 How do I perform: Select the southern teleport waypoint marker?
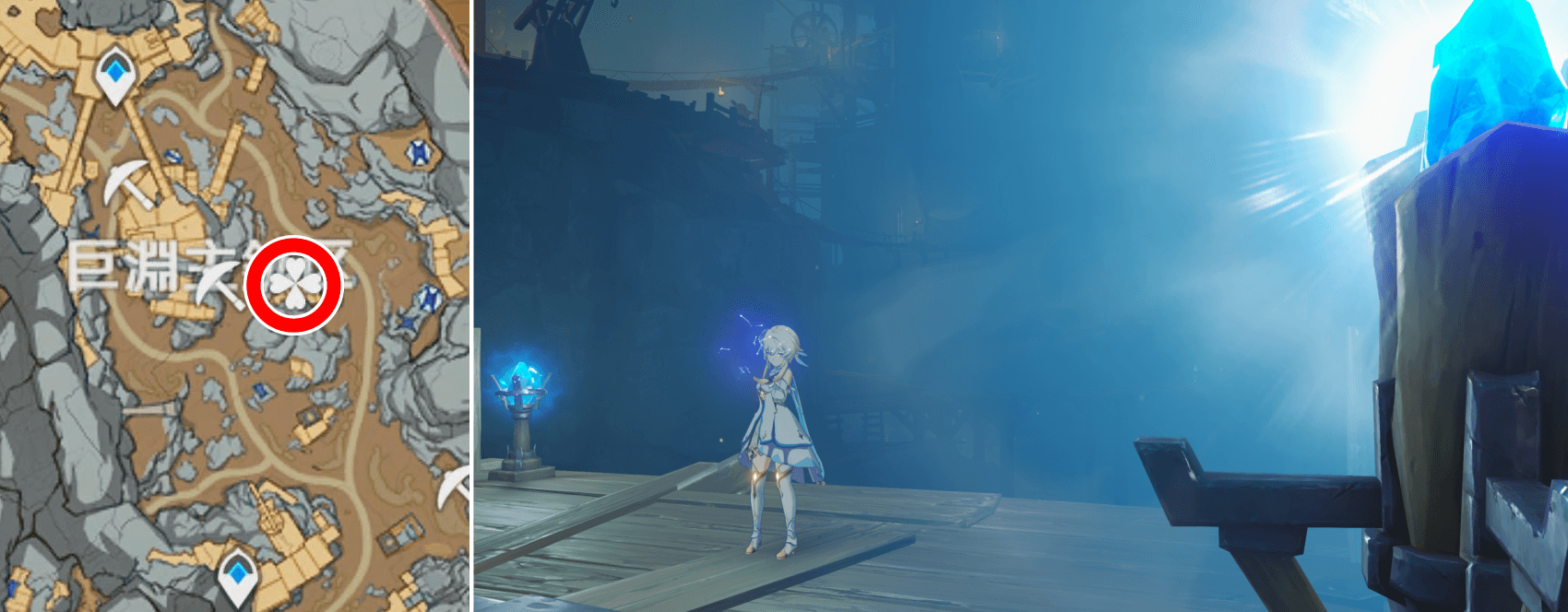(x=238, y=573)
